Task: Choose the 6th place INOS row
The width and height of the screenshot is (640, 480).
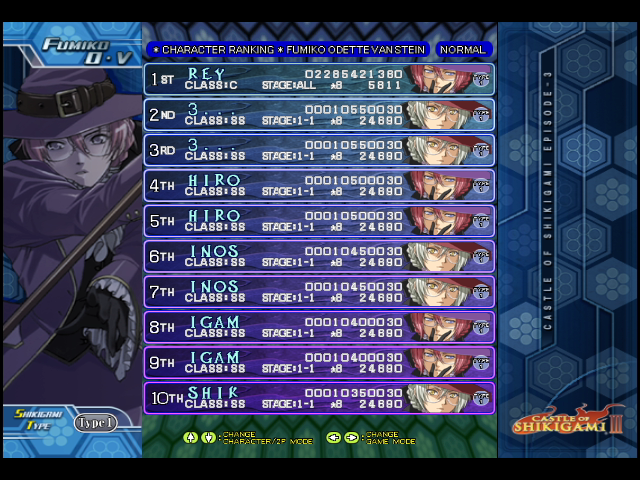Action: click(319, 257)
